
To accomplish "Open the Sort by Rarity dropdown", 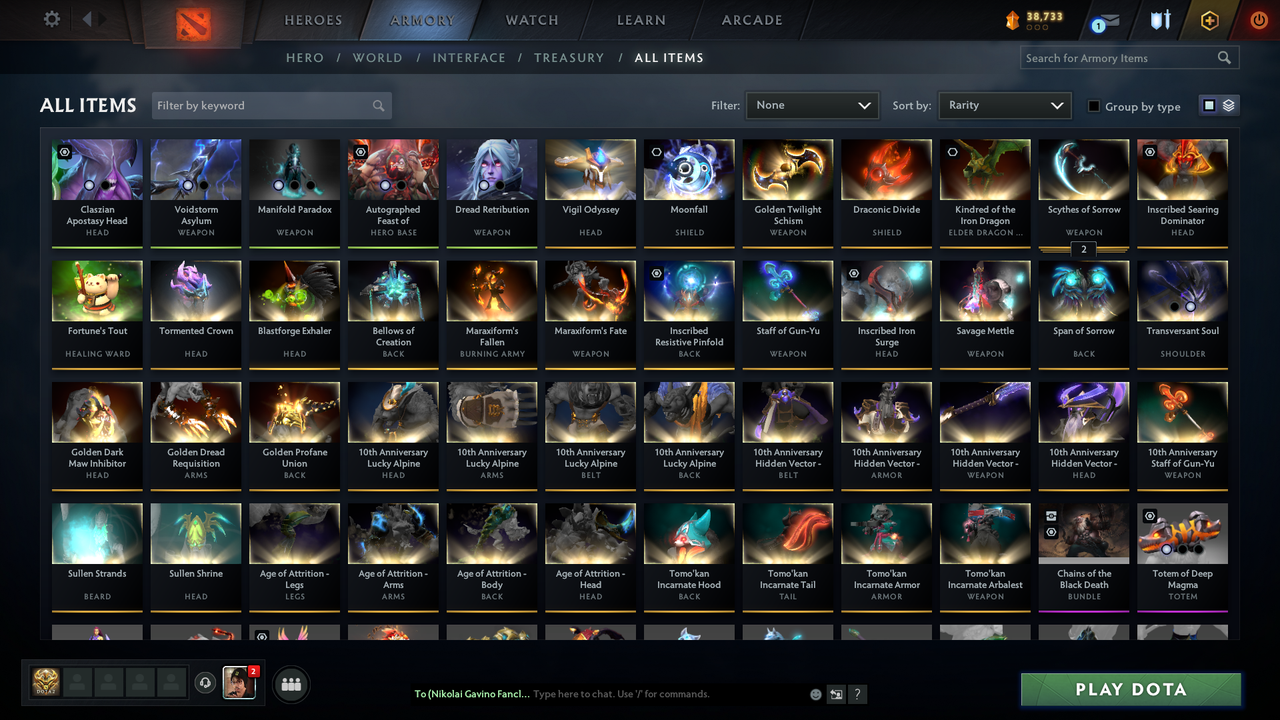I will tap(1004, 105).
